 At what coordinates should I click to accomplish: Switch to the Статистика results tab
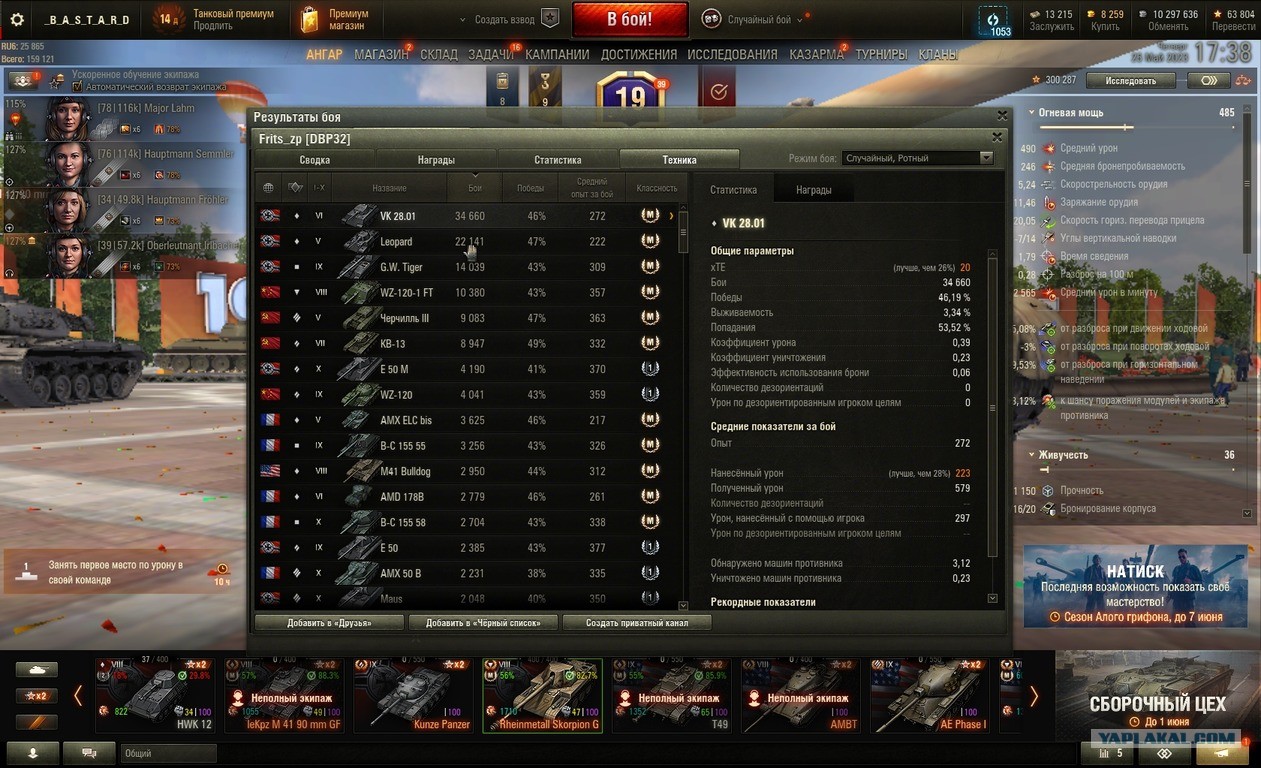(557, 159)
